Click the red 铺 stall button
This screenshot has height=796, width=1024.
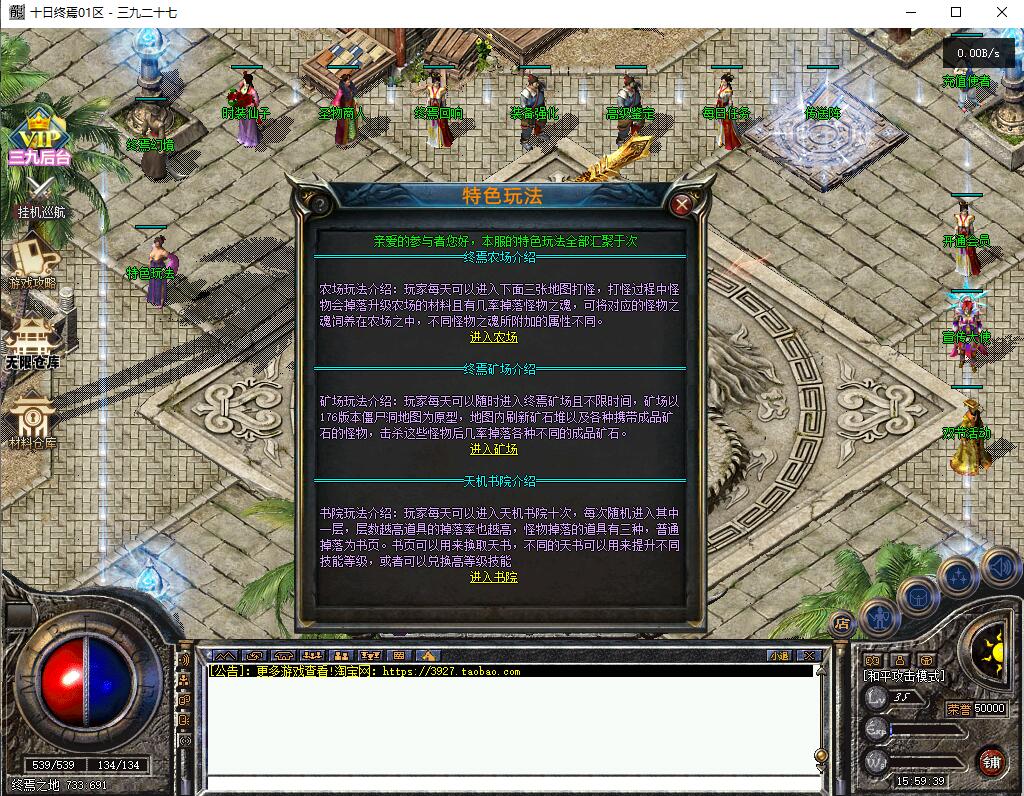[x=991, y=761]
